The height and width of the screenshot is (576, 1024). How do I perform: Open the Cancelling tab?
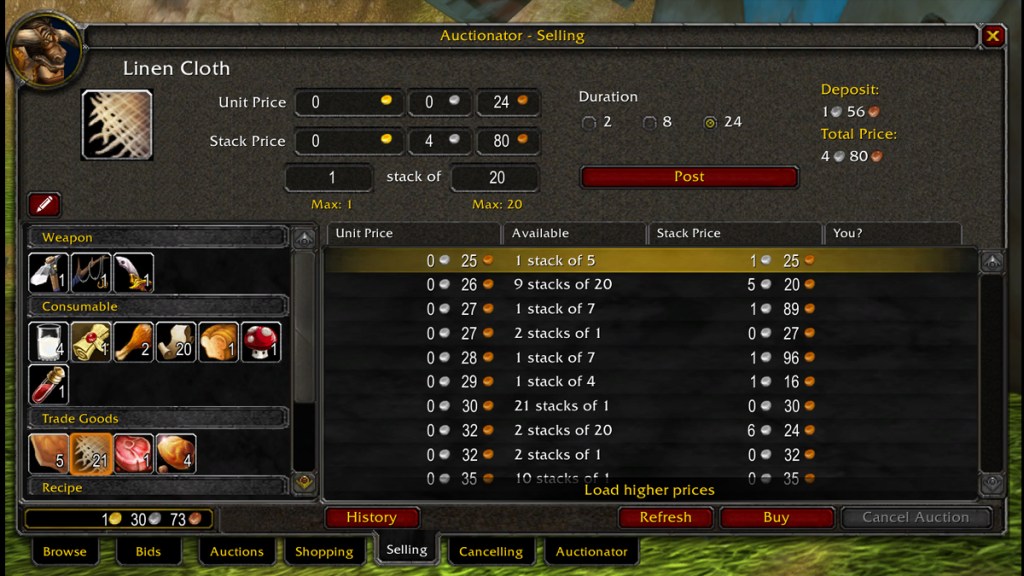490,551
